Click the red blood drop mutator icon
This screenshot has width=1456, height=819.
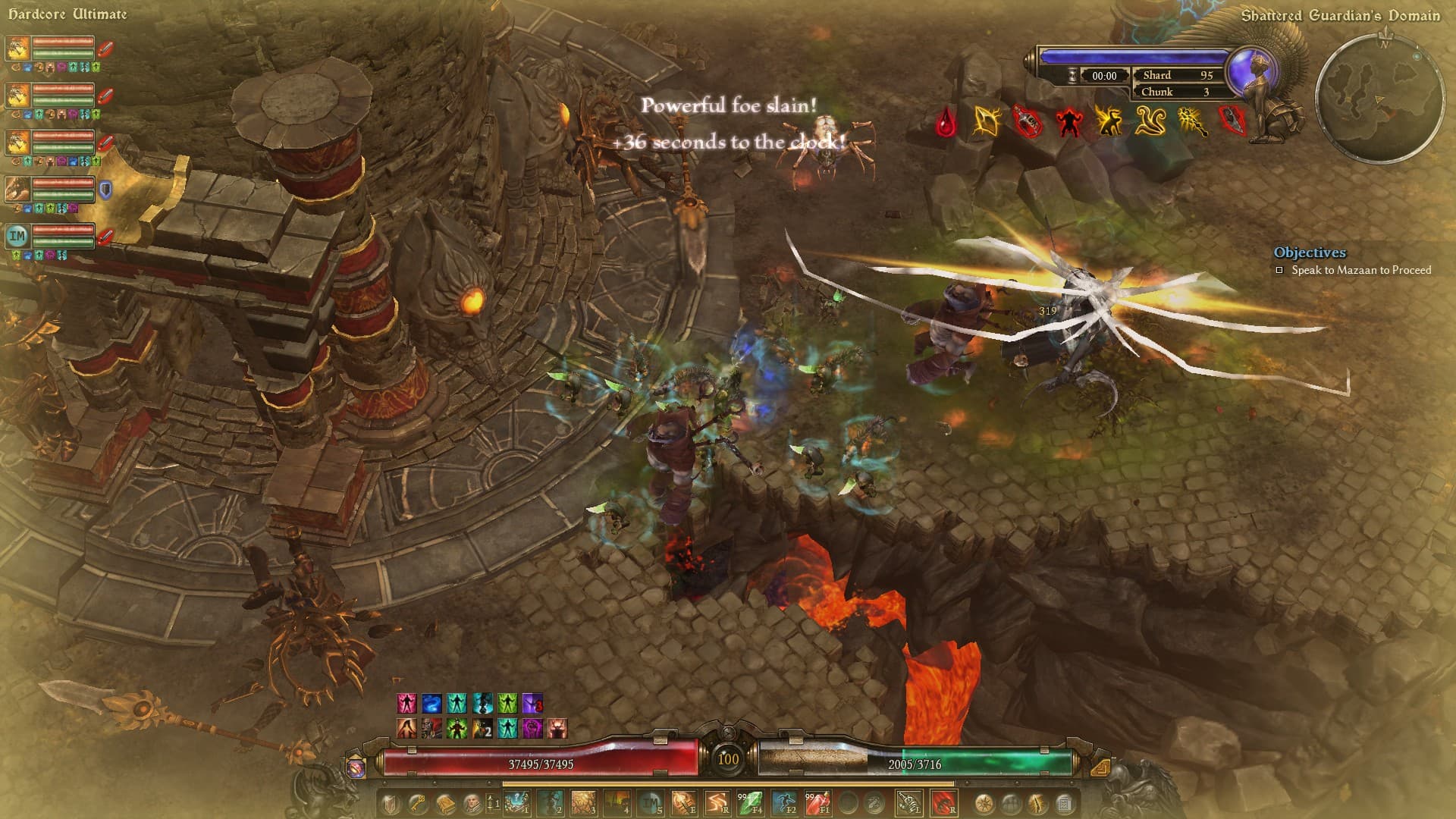pos(946,122)
